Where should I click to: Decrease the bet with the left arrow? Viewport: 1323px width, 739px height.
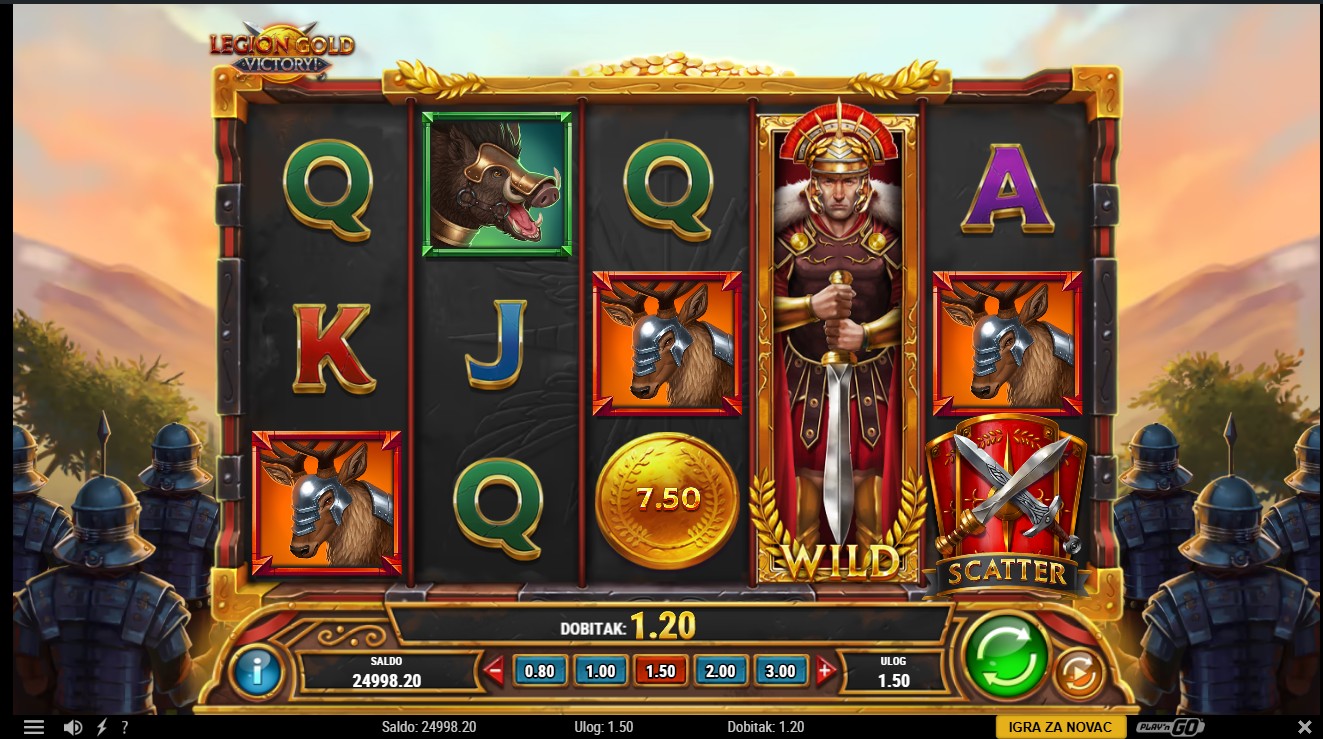pos(494,671)
